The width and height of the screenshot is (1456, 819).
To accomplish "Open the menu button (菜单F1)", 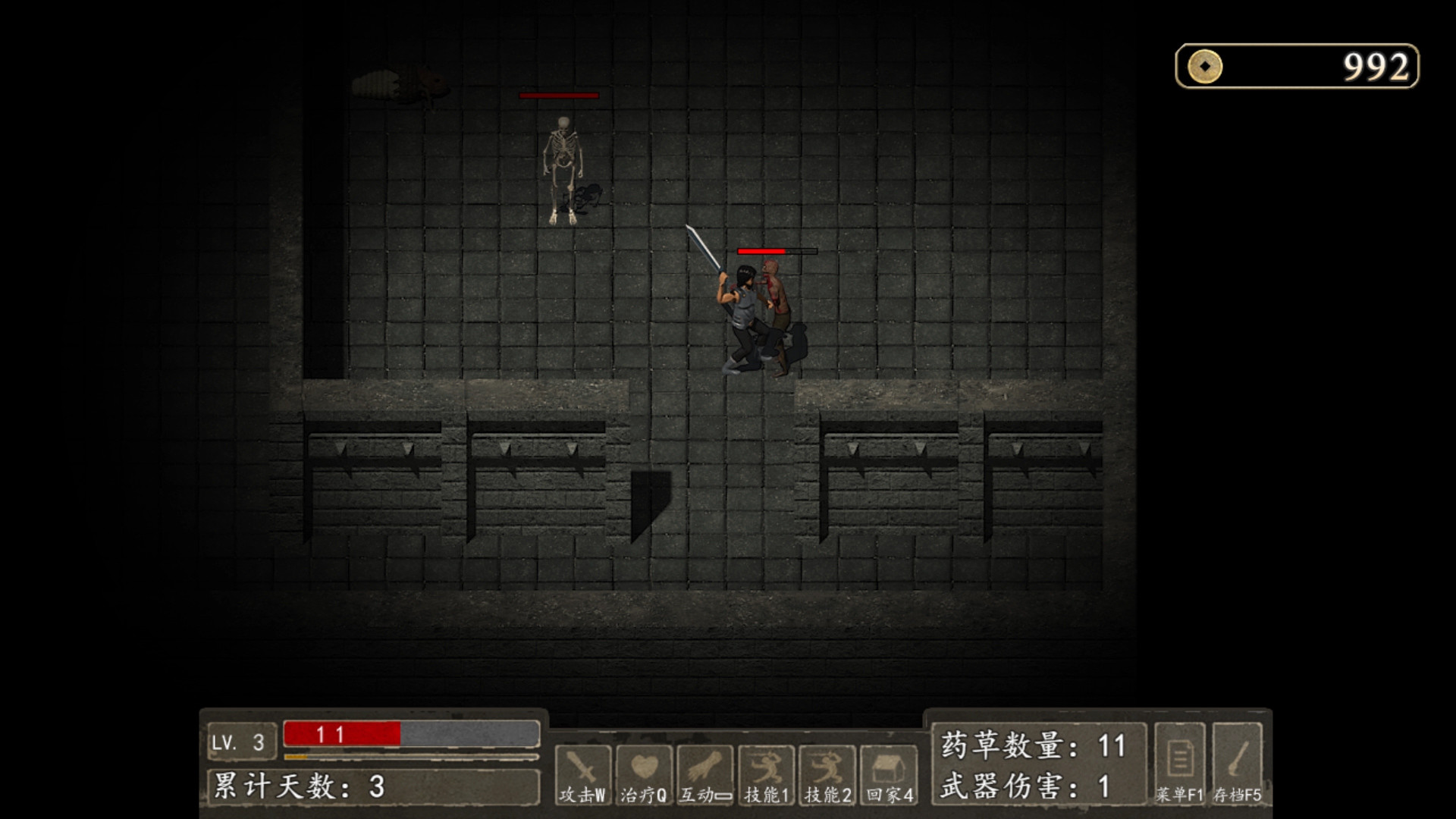I will (1179, 763).
